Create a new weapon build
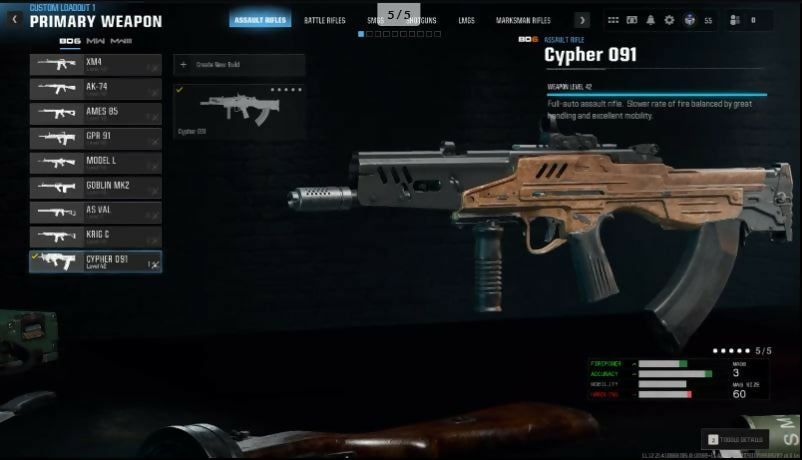Image resolution: width=802 pixels, height=460 pixels. tap(238, 65)
